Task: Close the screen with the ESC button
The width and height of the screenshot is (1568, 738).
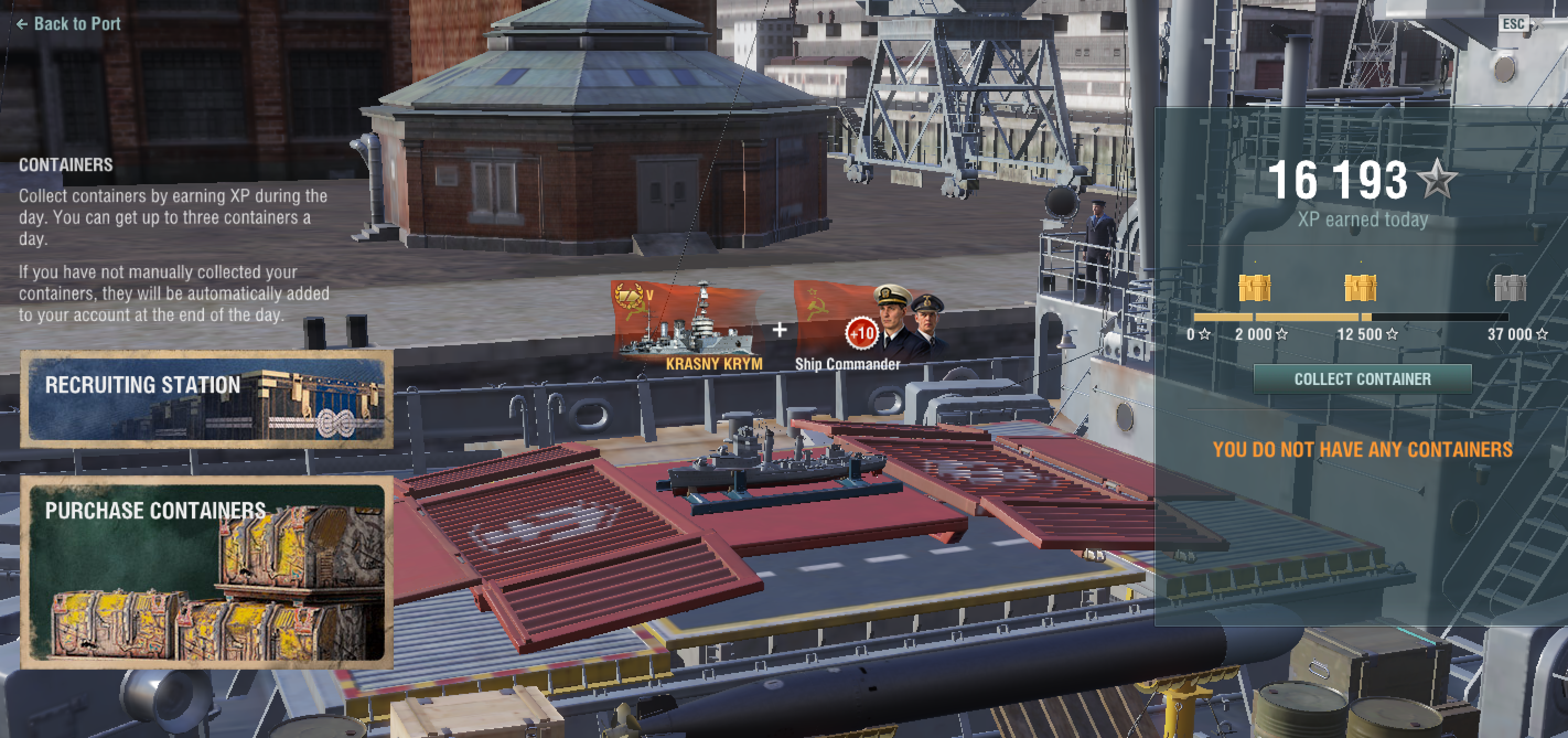Action: point(1513,24)
